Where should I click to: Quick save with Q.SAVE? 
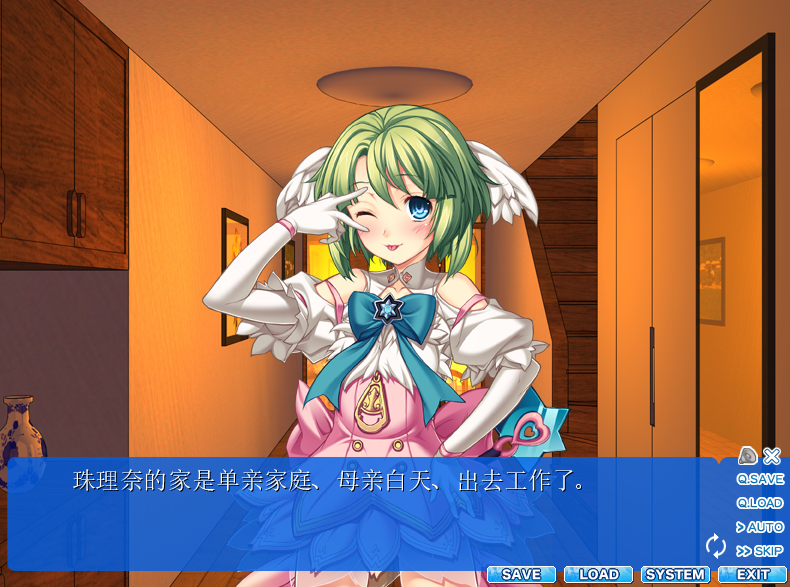(760, 479)
